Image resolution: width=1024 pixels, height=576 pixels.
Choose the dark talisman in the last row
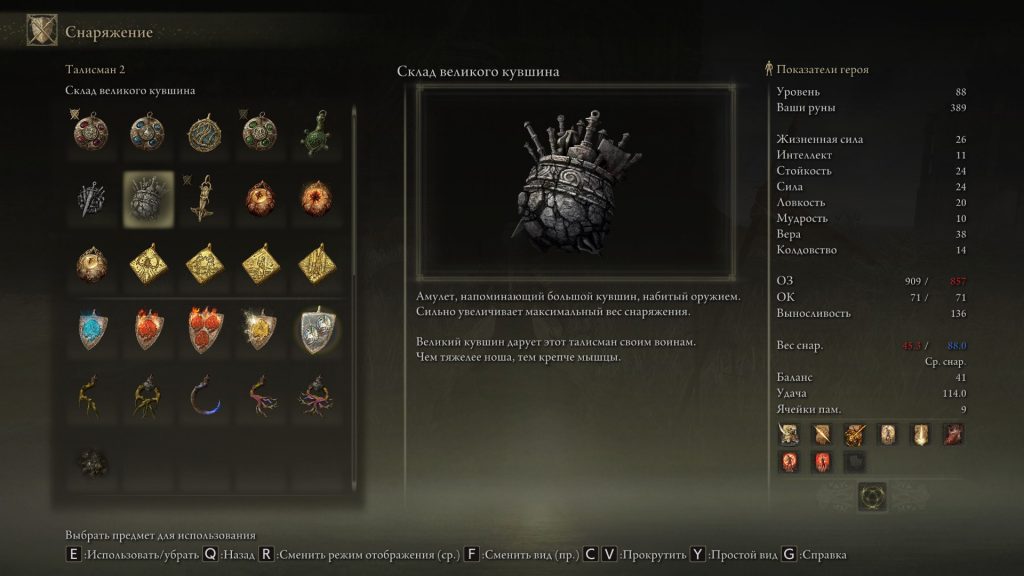[91, 460]
